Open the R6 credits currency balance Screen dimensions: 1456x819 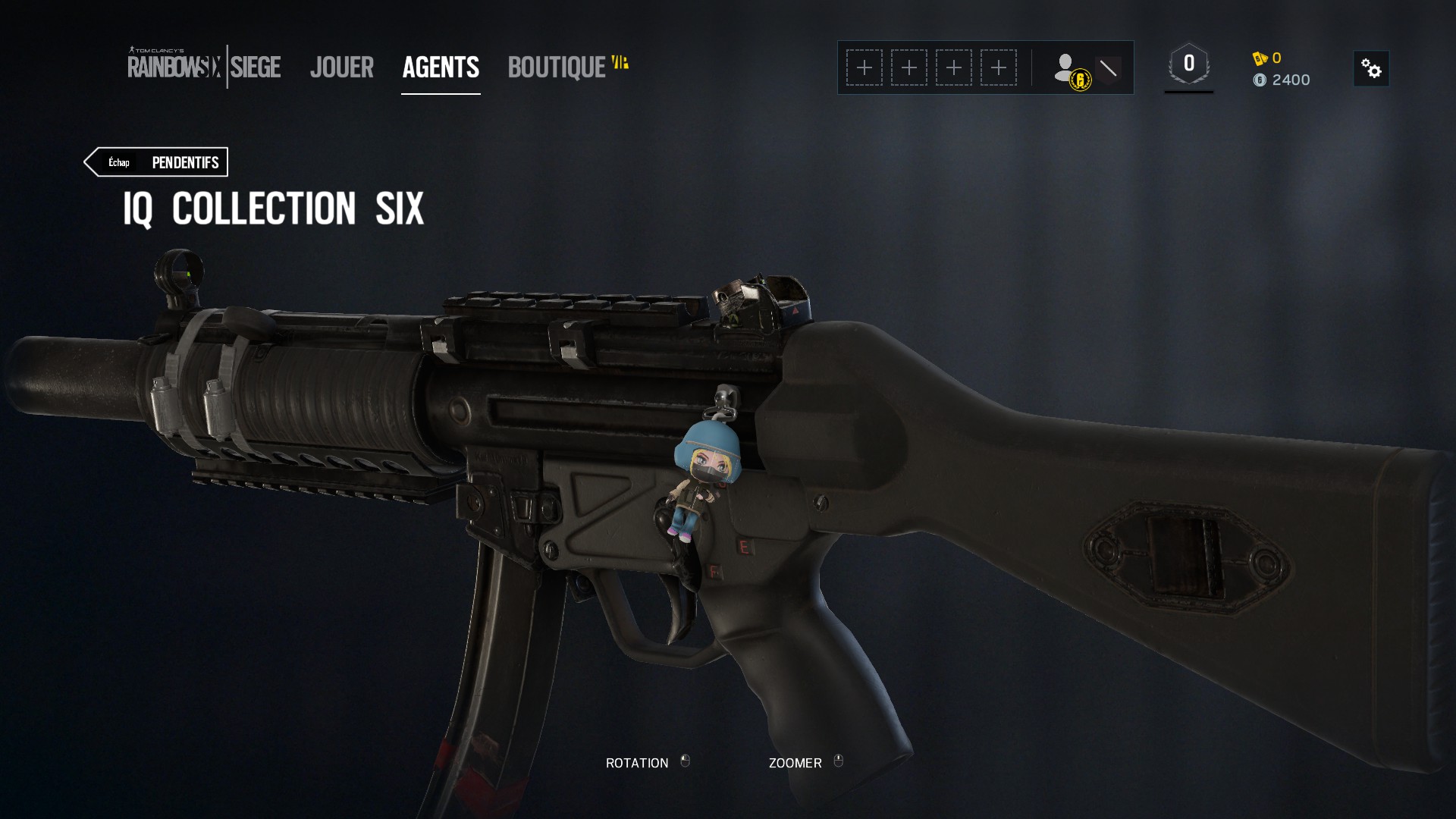pyautogui.click(x=1267, y=58)
